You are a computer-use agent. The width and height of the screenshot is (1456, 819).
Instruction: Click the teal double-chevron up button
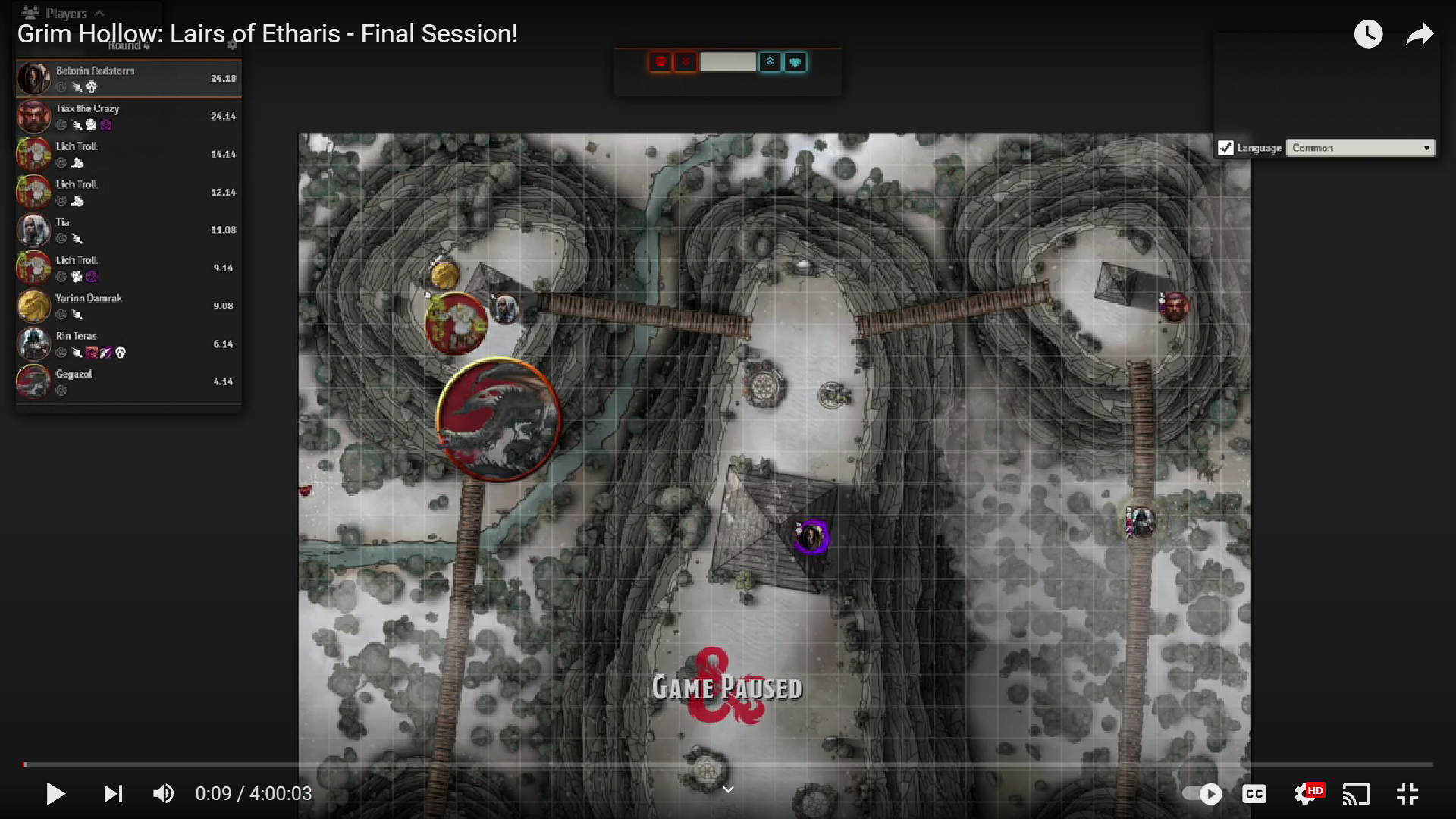coord(770,62)
